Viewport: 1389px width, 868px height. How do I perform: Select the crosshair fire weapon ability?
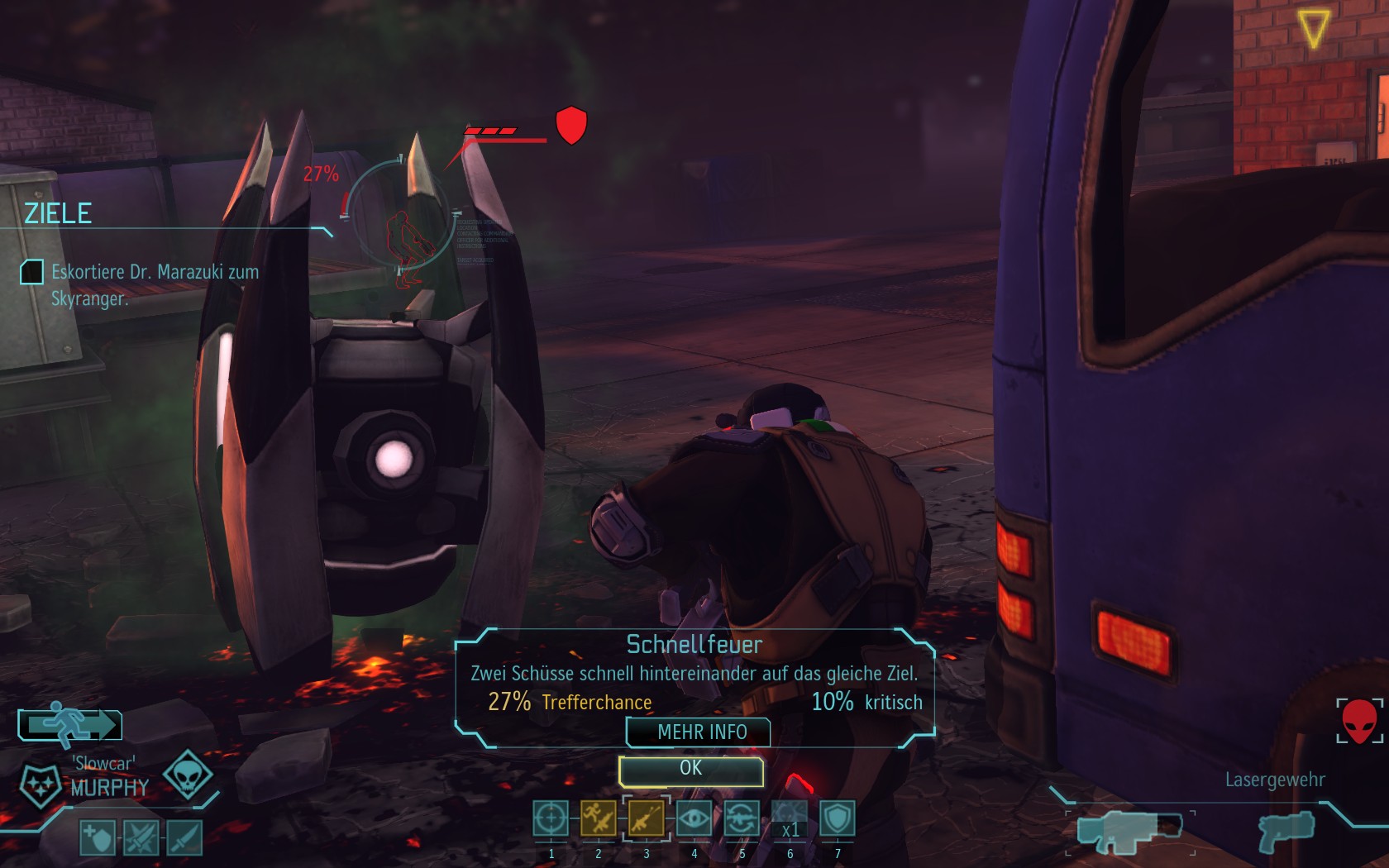click(x=551, y=819)
